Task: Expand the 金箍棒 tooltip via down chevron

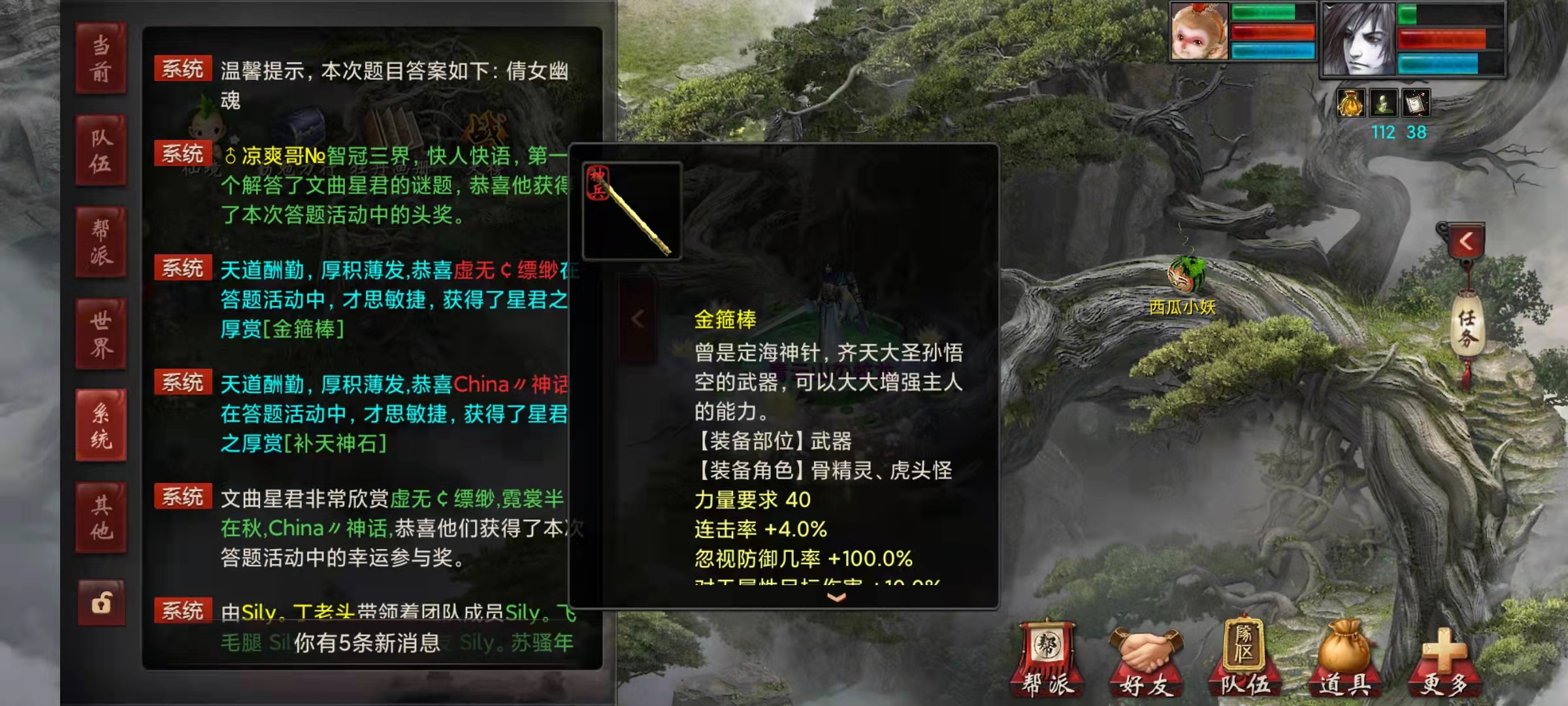Action: tap(835, 597)
